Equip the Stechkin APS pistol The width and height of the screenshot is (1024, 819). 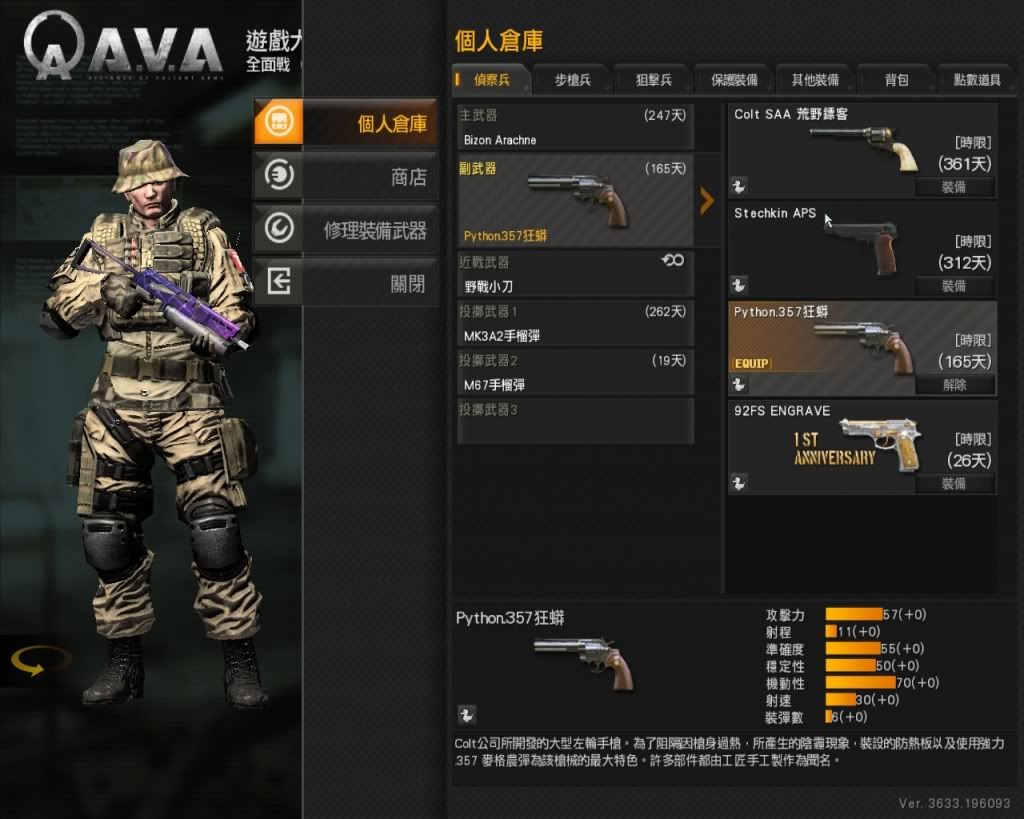954,286
